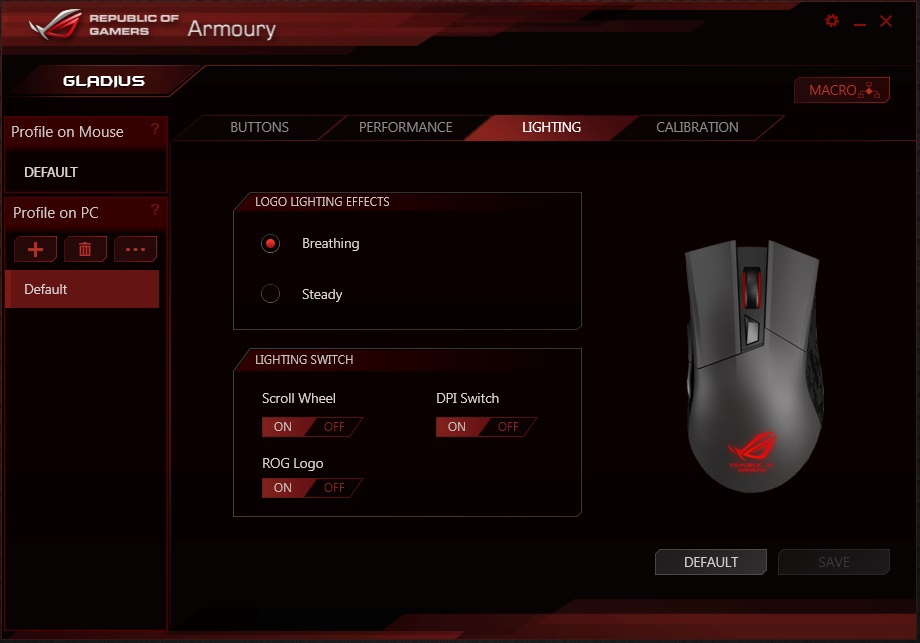This screenshot has height=643, width=920.
Task: Open more profile options (three dots)
Action: pyautogui.click(x=135, y=249)
